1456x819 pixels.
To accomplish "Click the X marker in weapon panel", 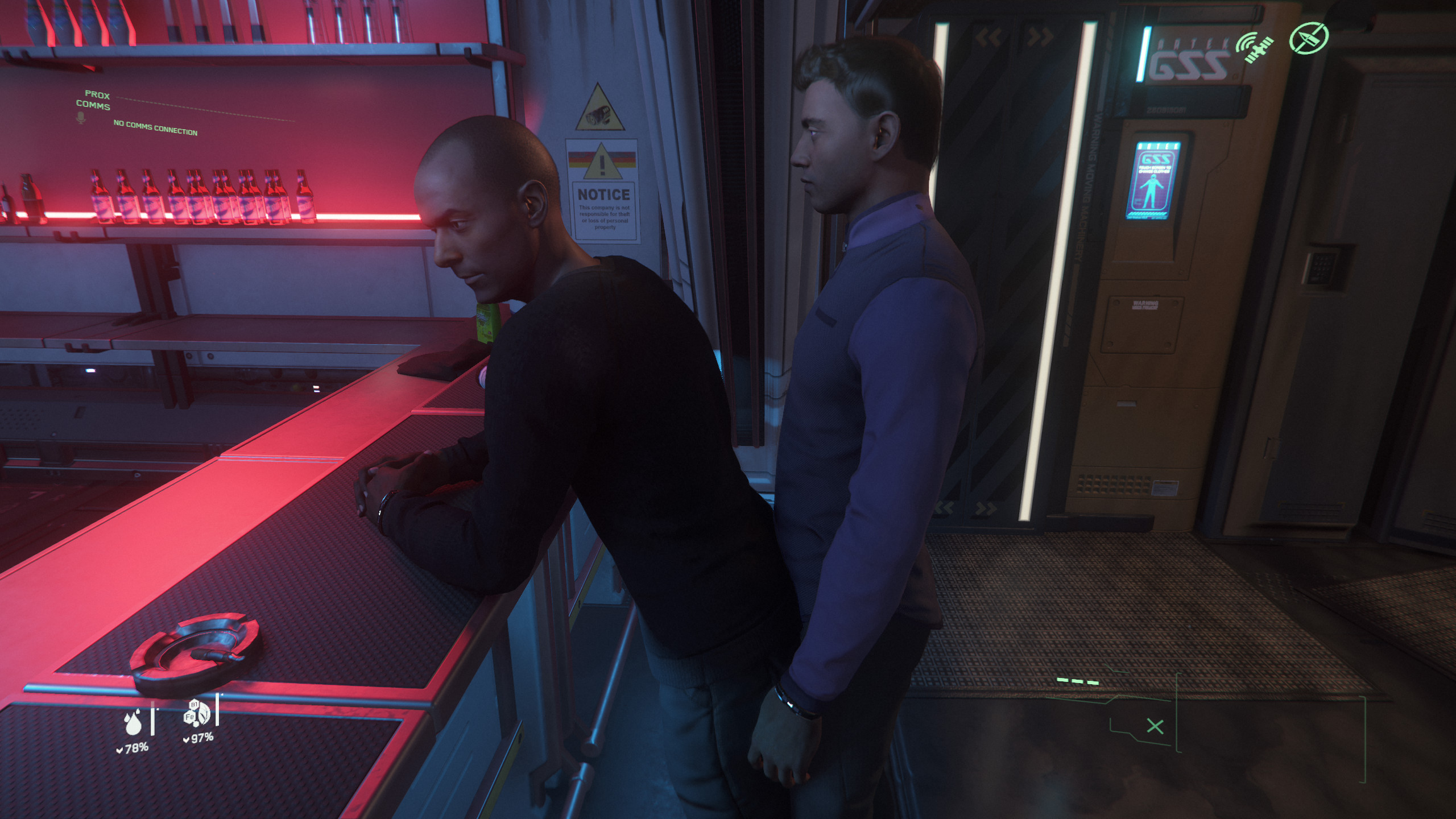I will point(1155,726).
